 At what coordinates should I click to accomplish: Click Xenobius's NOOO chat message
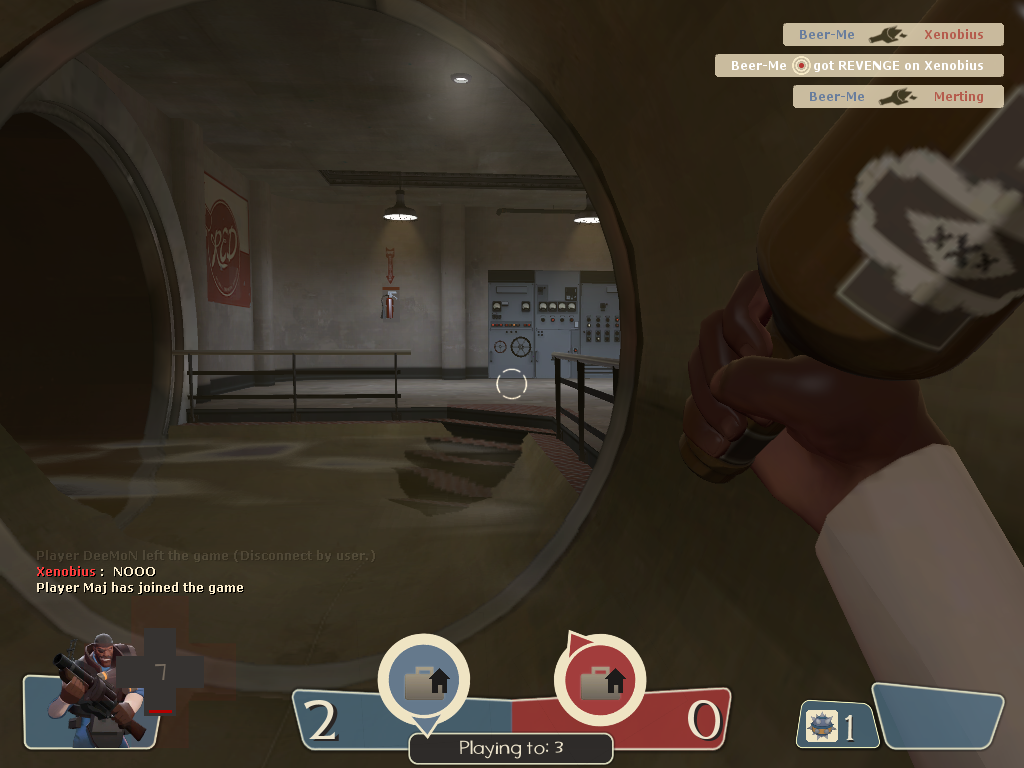96,571
